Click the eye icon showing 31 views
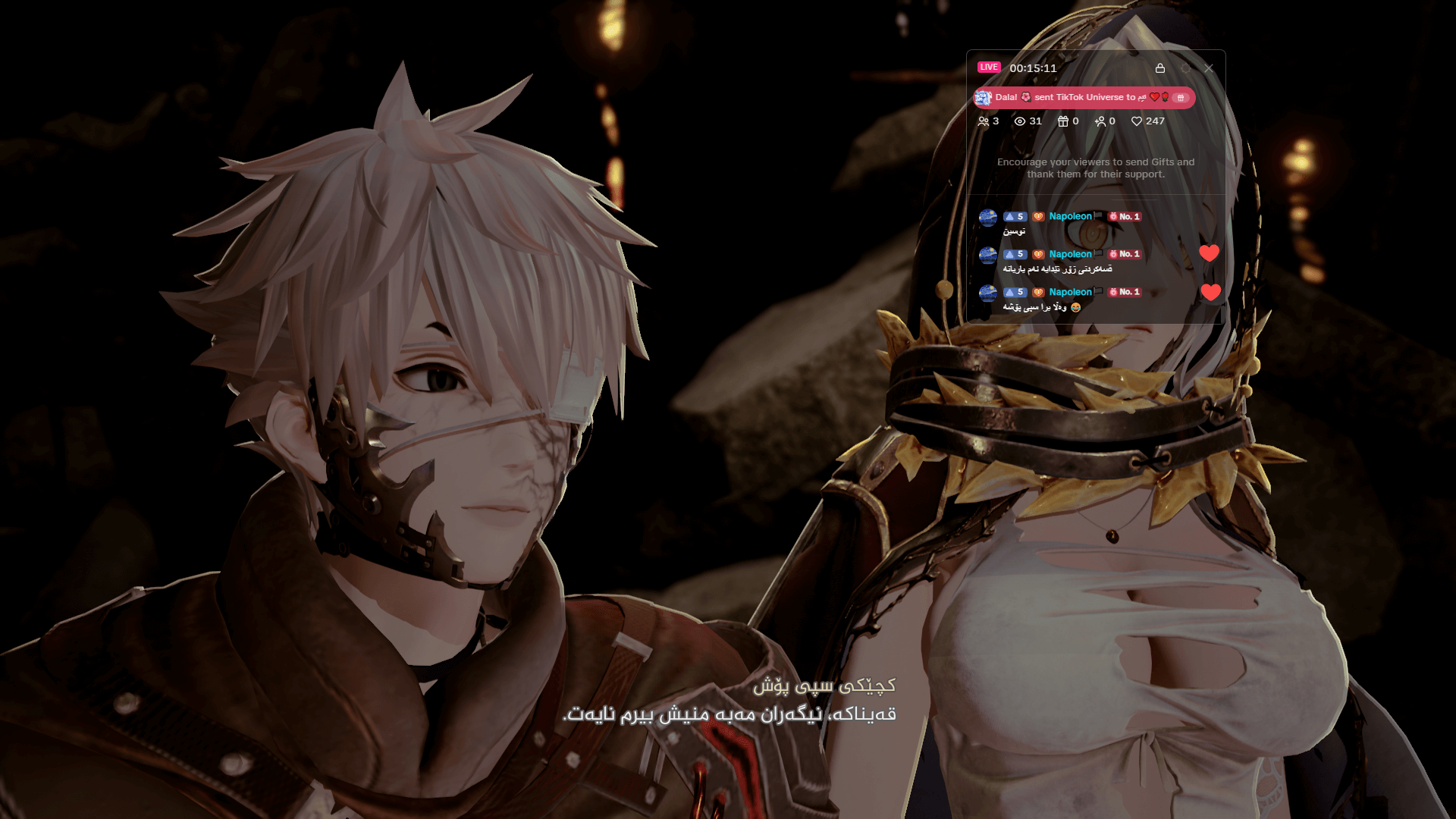Viewport: 1456px width, 819px height. [1021, 121]
